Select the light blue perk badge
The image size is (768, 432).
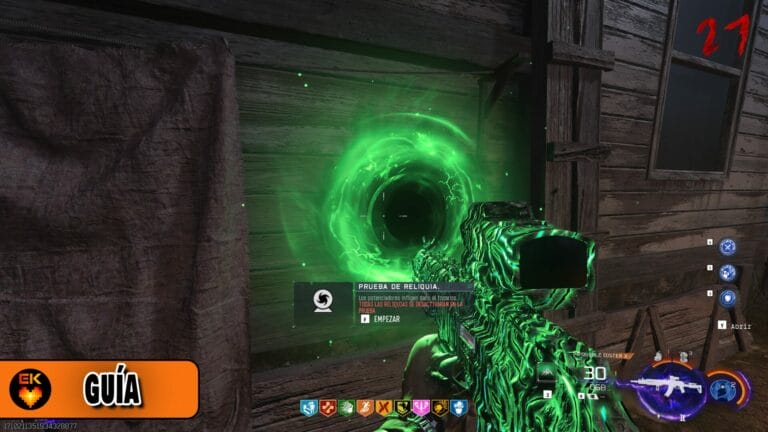(x=308, y=408)
